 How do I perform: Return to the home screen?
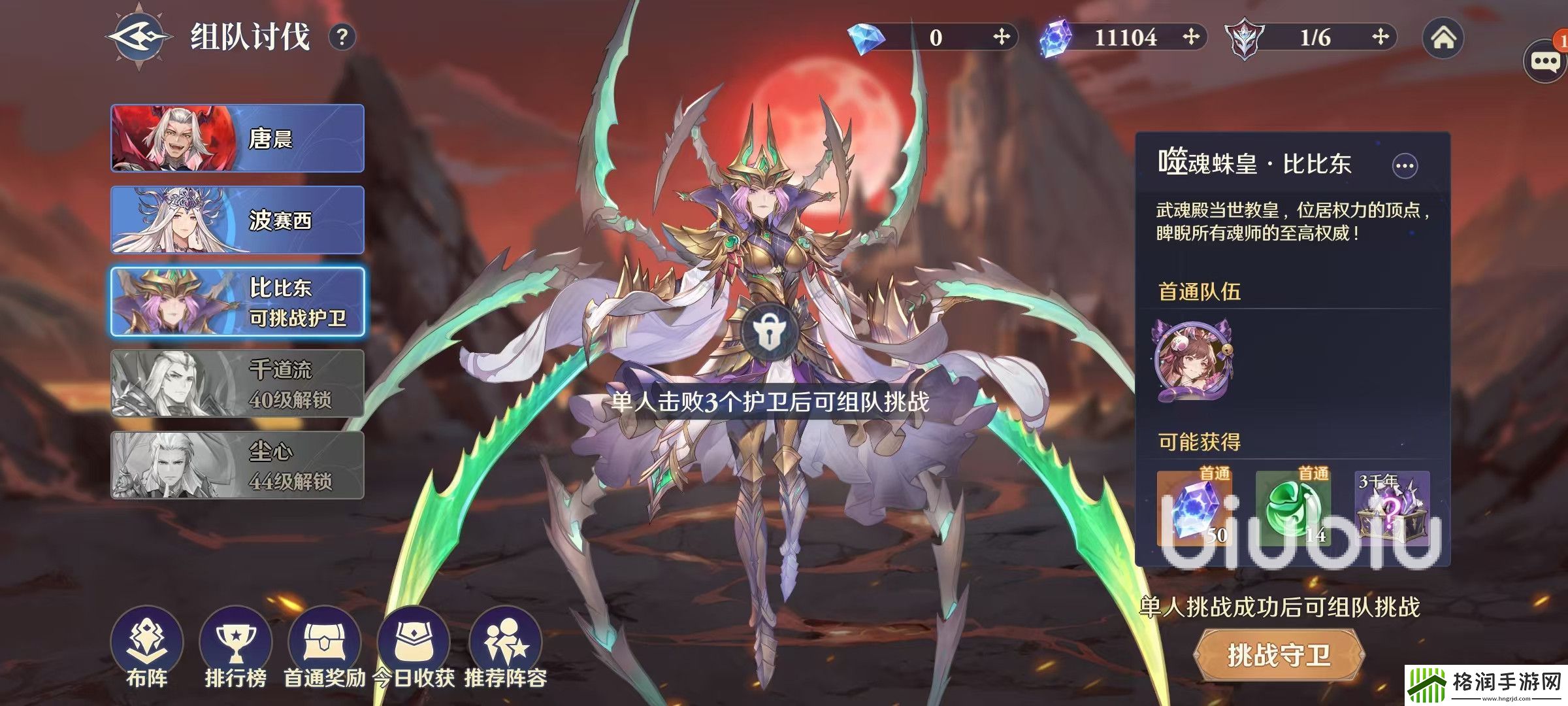[1443, 38]
